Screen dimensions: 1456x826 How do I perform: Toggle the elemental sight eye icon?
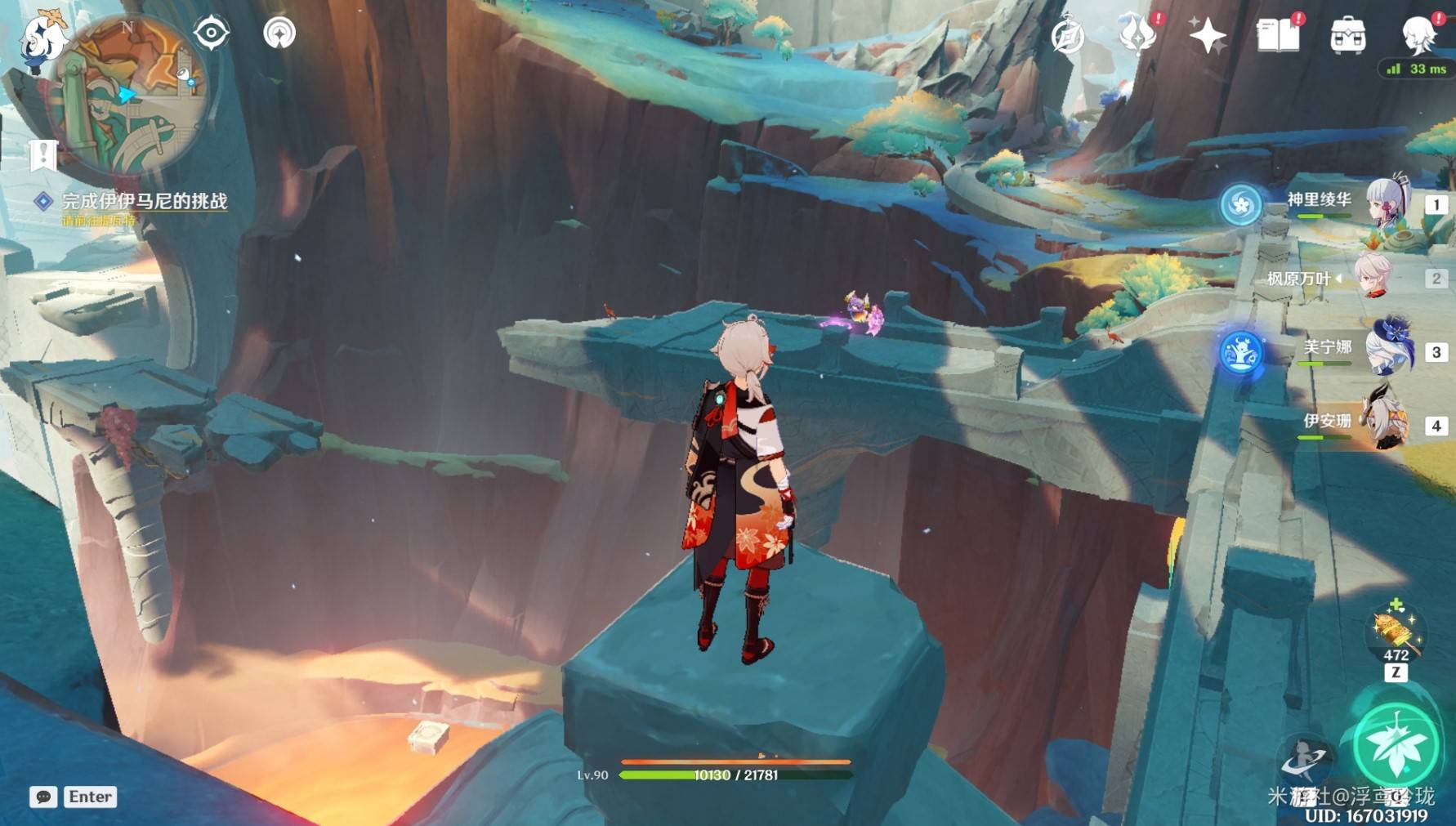[211, 33]
